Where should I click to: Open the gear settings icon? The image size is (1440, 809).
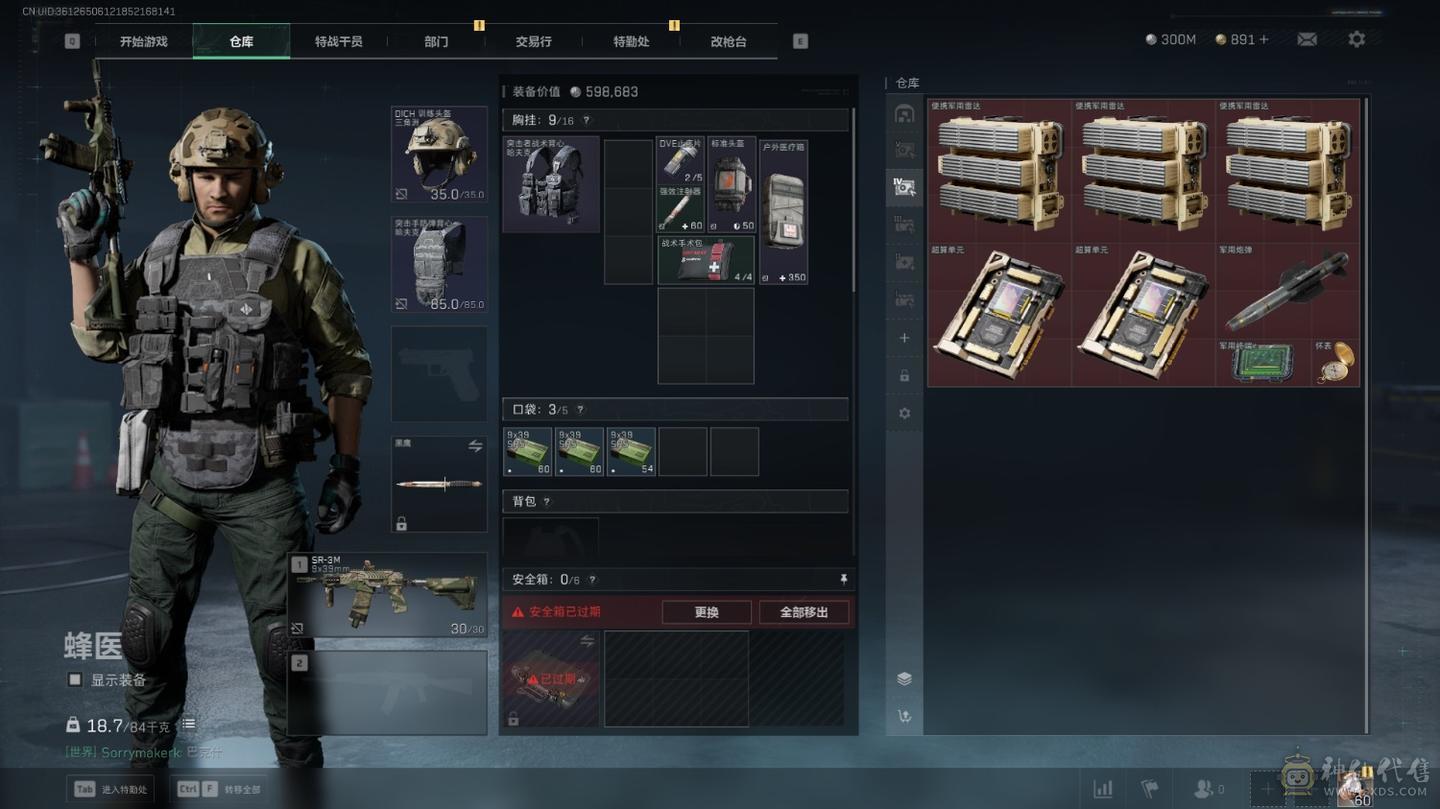click(x=1356, y=39)
